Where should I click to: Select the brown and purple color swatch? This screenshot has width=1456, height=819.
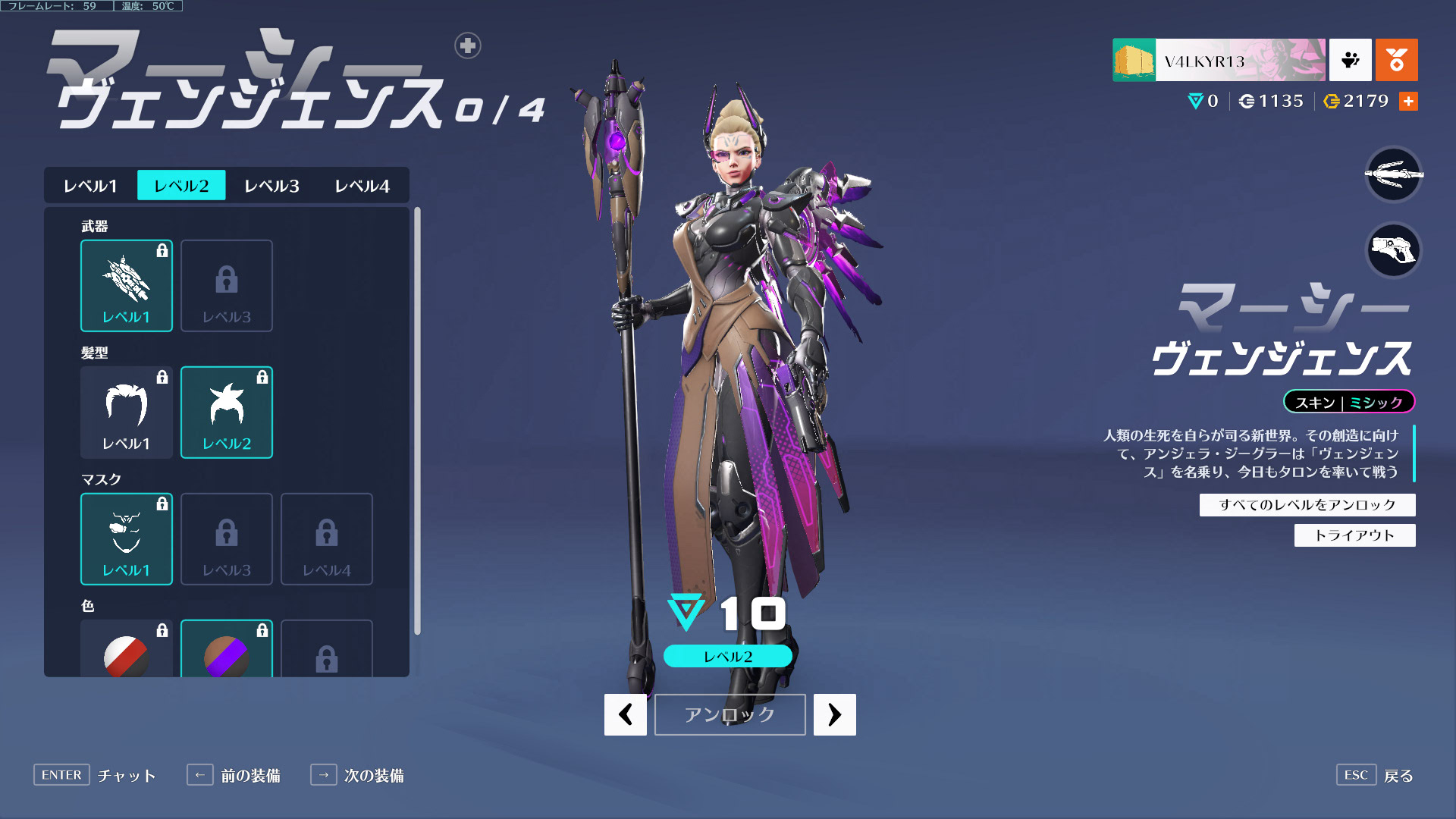click(227, 652)
